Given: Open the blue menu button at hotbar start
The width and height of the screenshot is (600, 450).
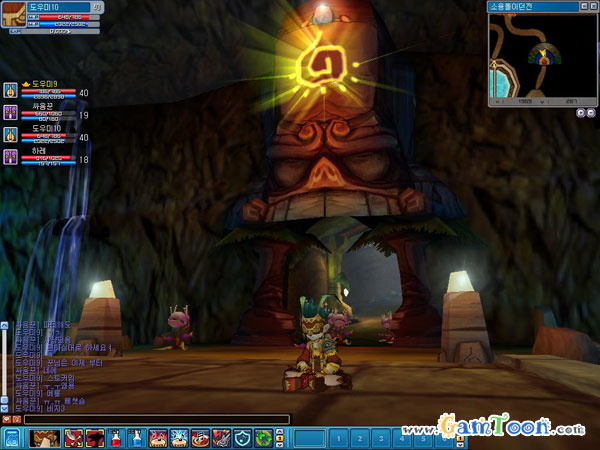Looking at the screenshot, I should click(12, 438).
